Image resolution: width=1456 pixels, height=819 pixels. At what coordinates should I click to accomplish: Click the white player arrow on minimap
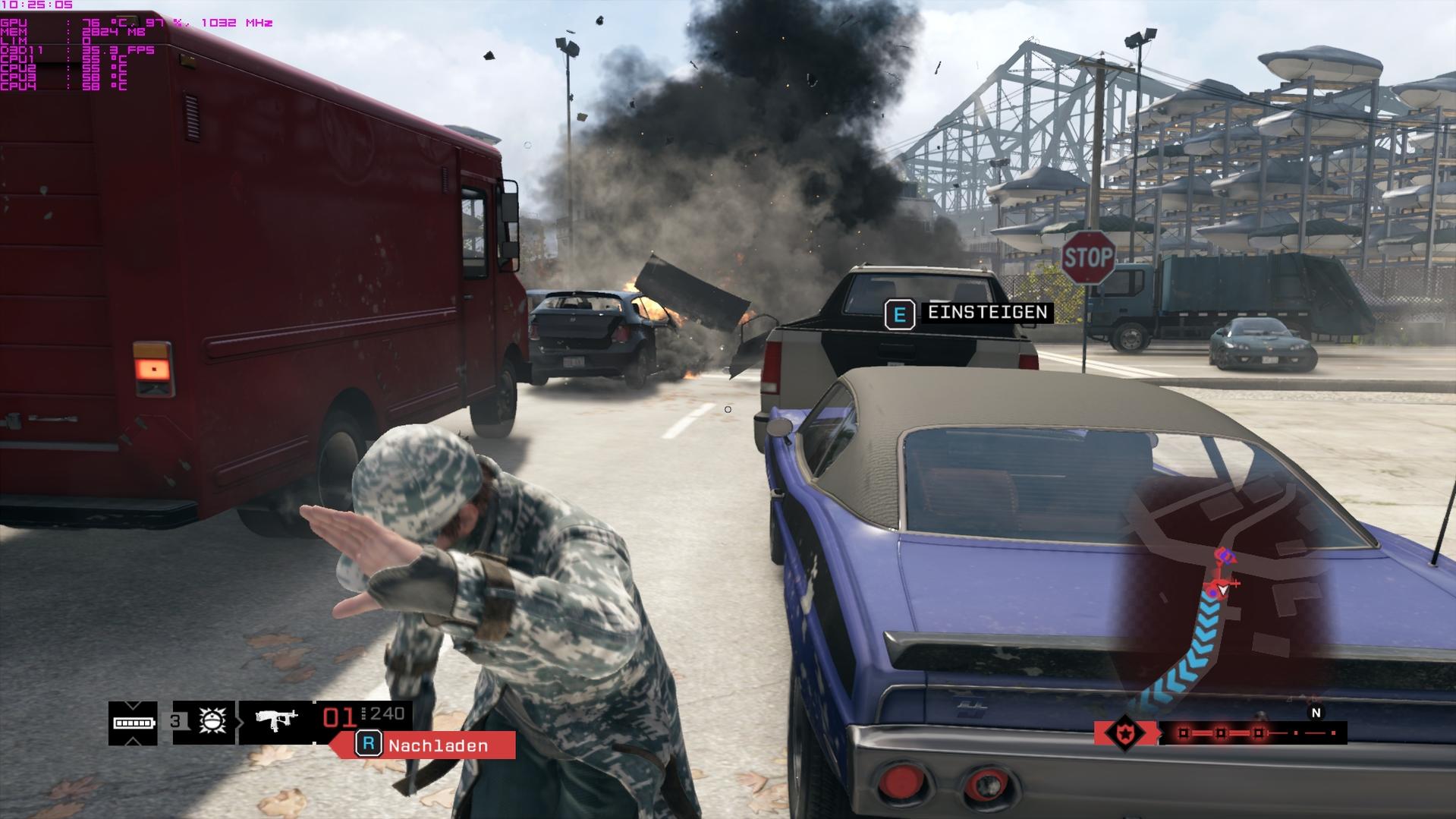click(1222, 590)
